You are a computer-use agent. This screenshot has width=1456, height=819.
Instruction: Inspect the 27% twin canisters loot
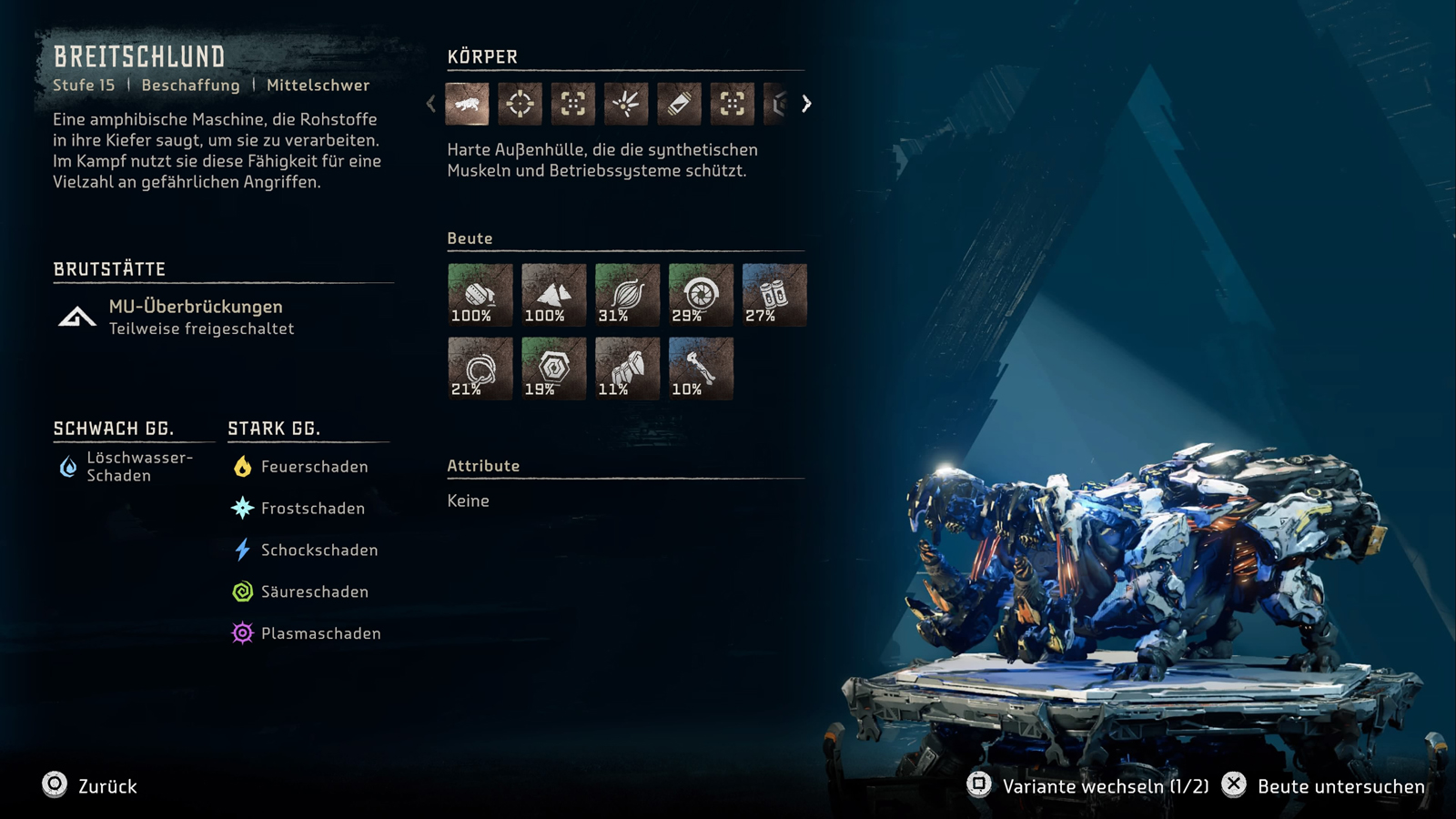coord(774,295)
